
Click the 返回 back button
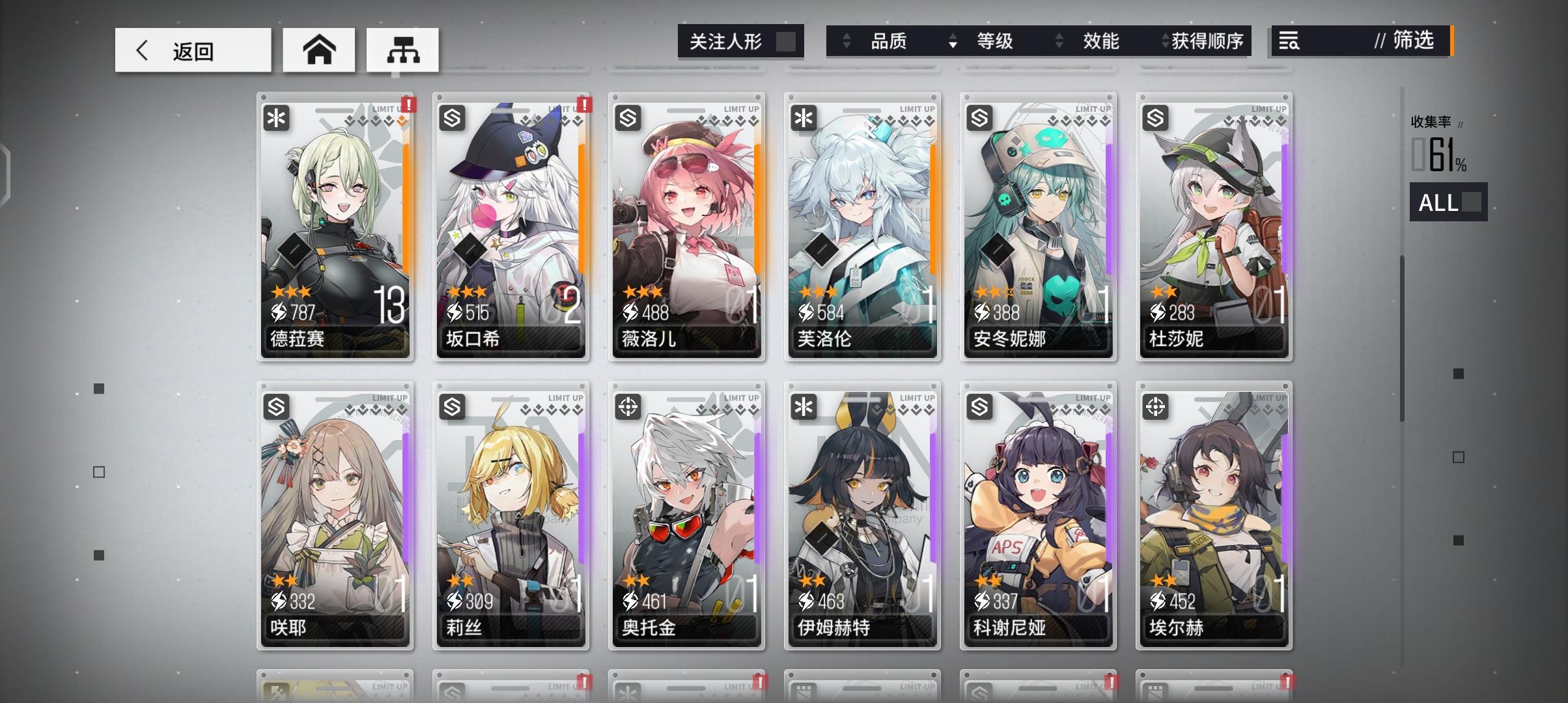193,49
